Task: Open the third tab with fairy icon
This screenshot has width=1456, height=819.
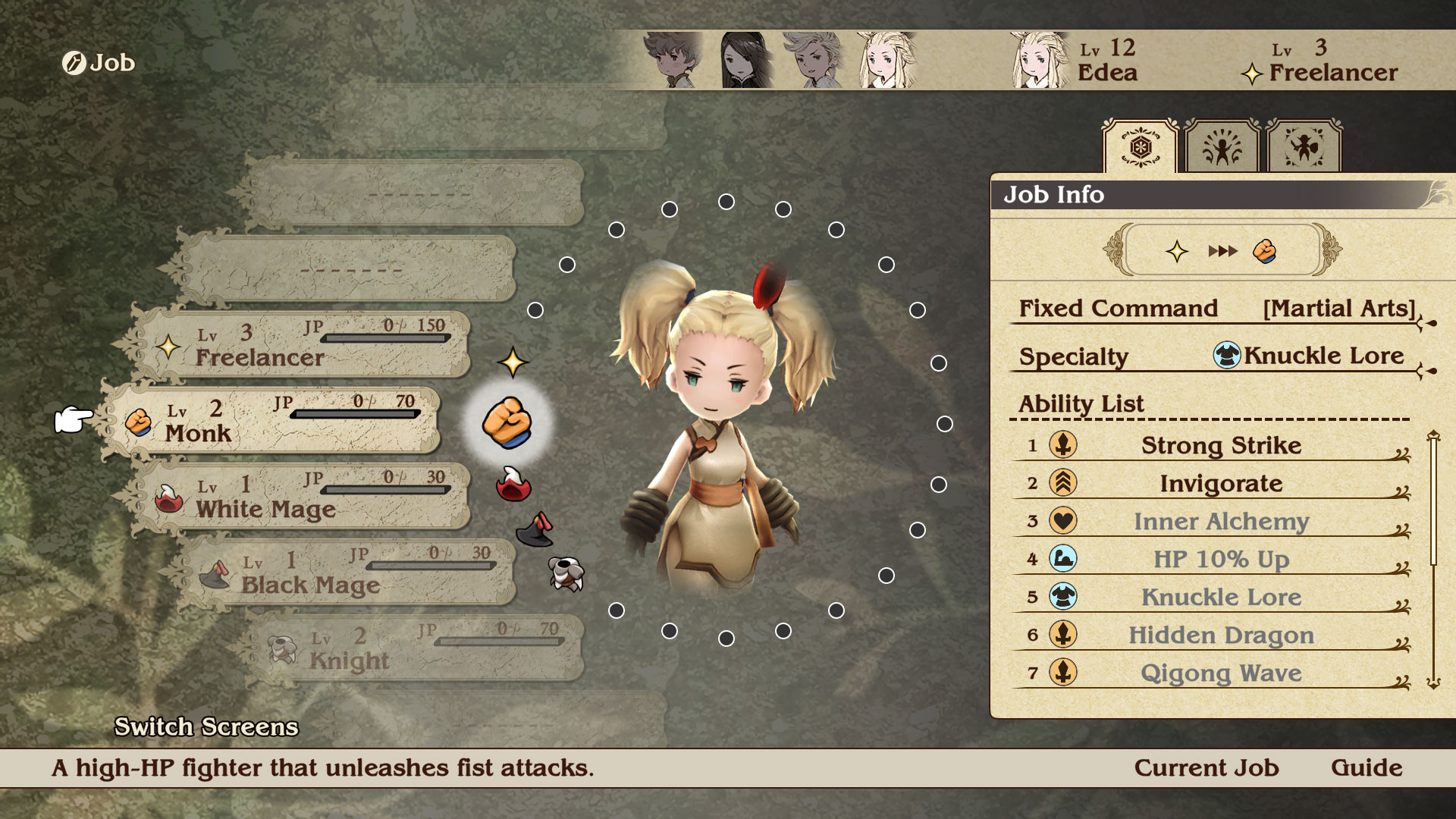Action: 1304,146
